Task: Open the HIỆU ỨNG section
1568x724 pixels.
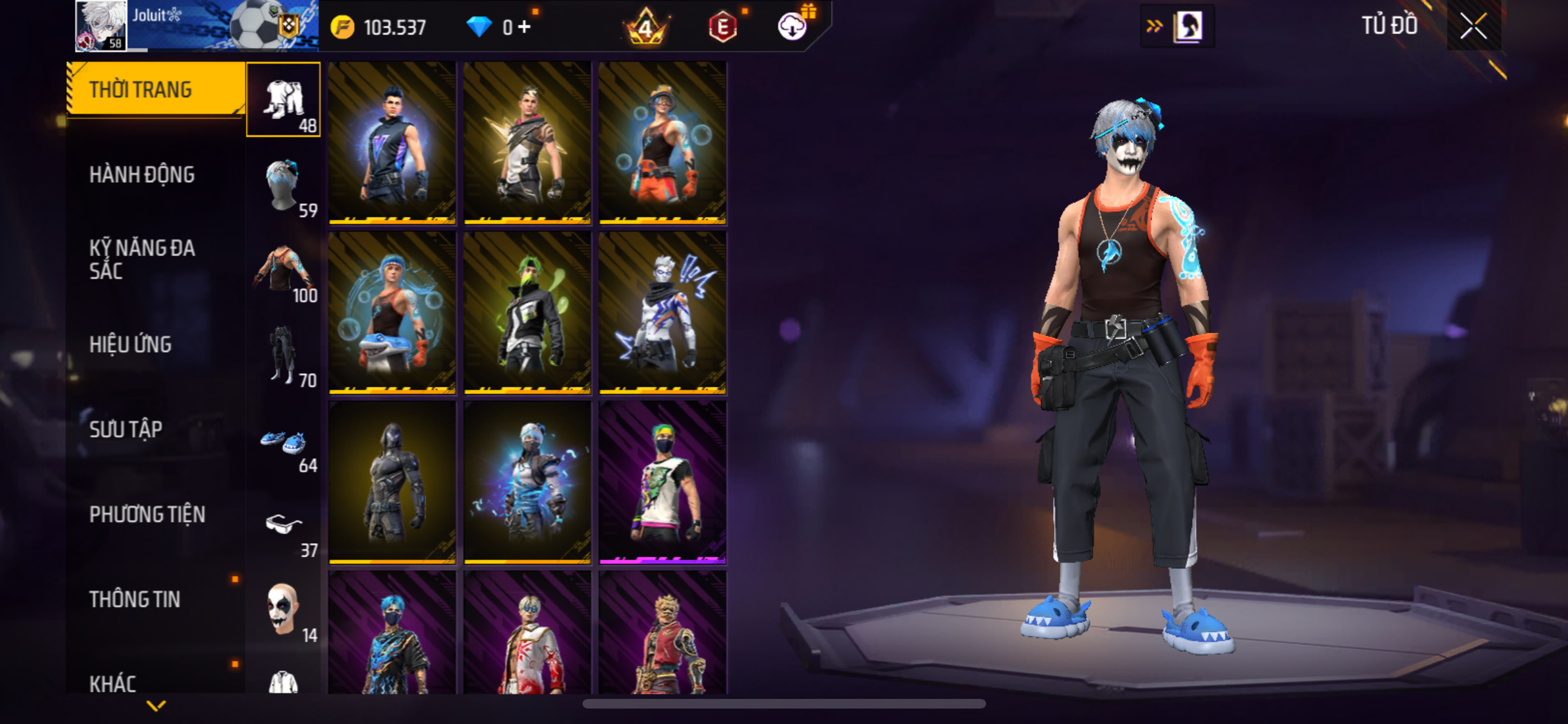Action: pyautogui.click(x=131, y=344)
